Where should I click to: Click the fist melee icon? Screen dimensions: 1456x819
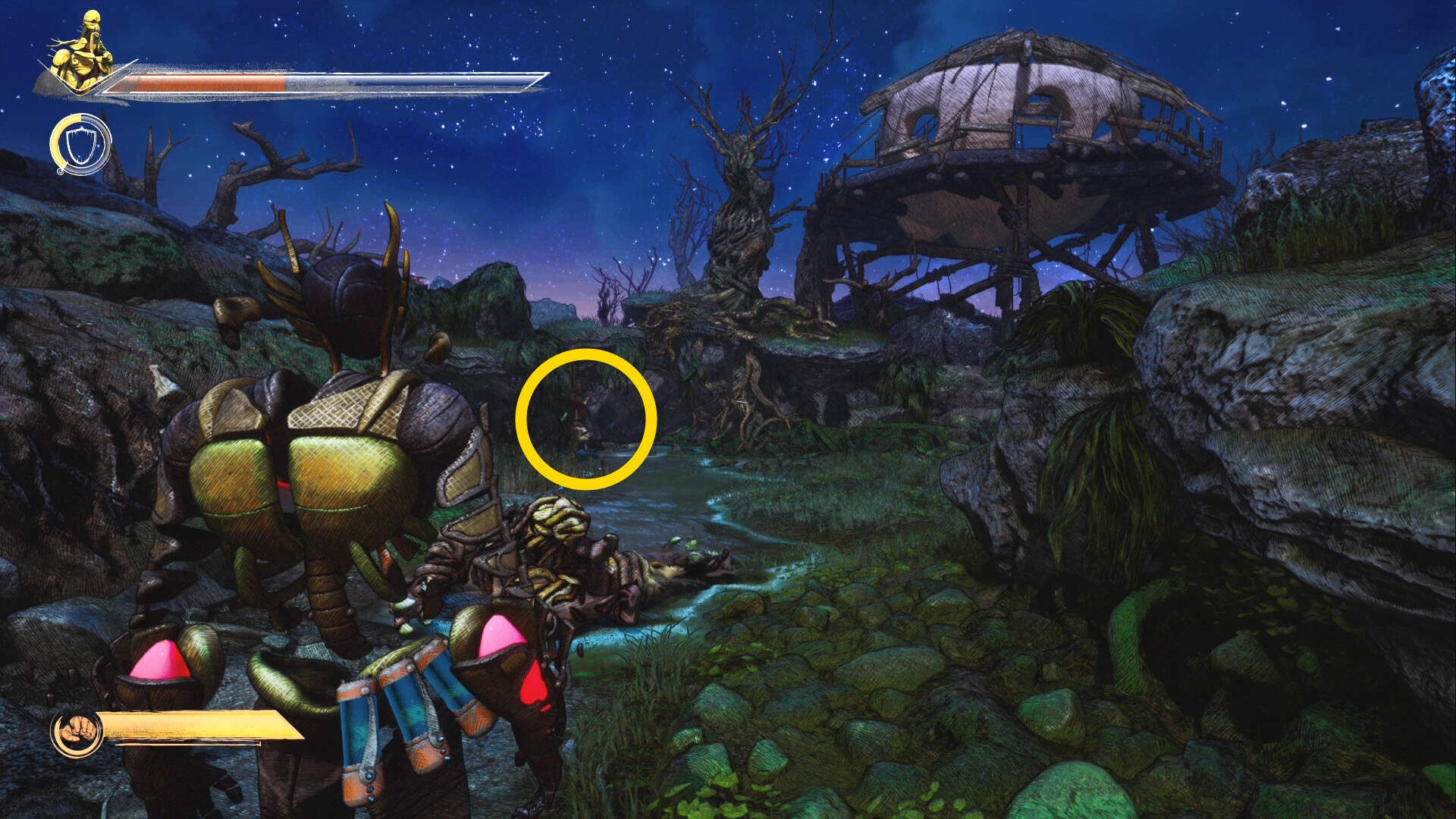(77, 732)
